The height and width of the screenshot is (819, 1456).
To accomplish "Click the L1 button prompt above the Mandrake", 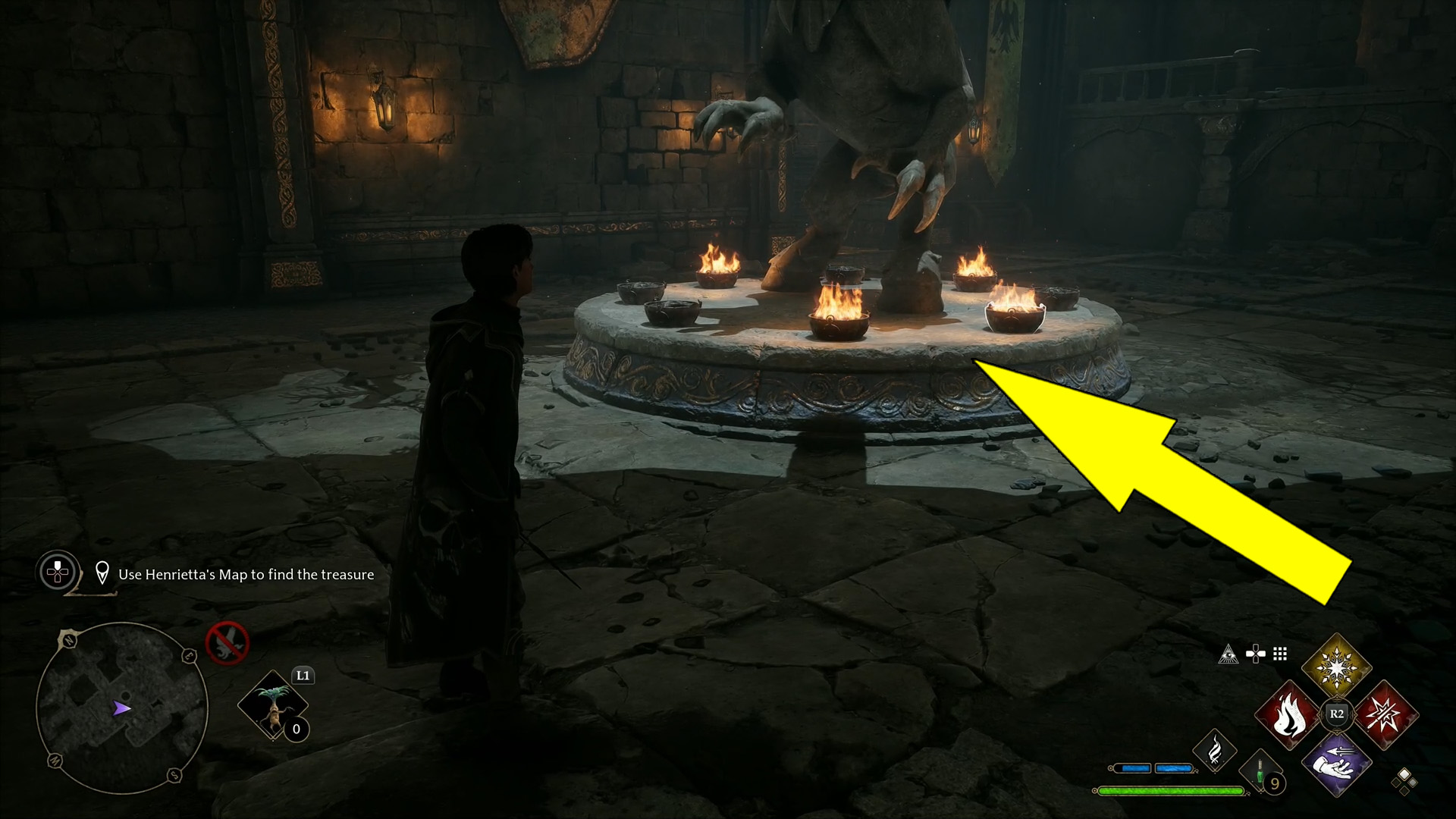I will 302,676.
